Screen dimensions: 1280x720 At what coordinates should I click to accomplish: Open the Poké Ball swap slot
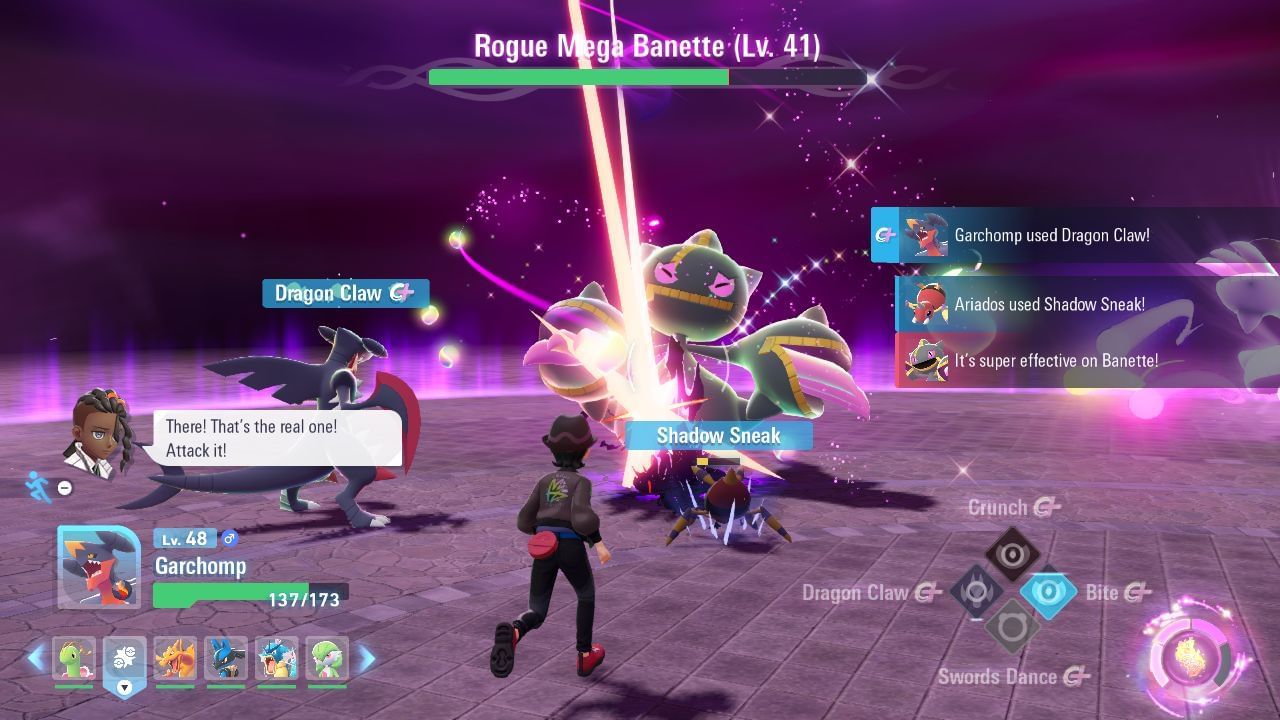(x=124, y=660)
